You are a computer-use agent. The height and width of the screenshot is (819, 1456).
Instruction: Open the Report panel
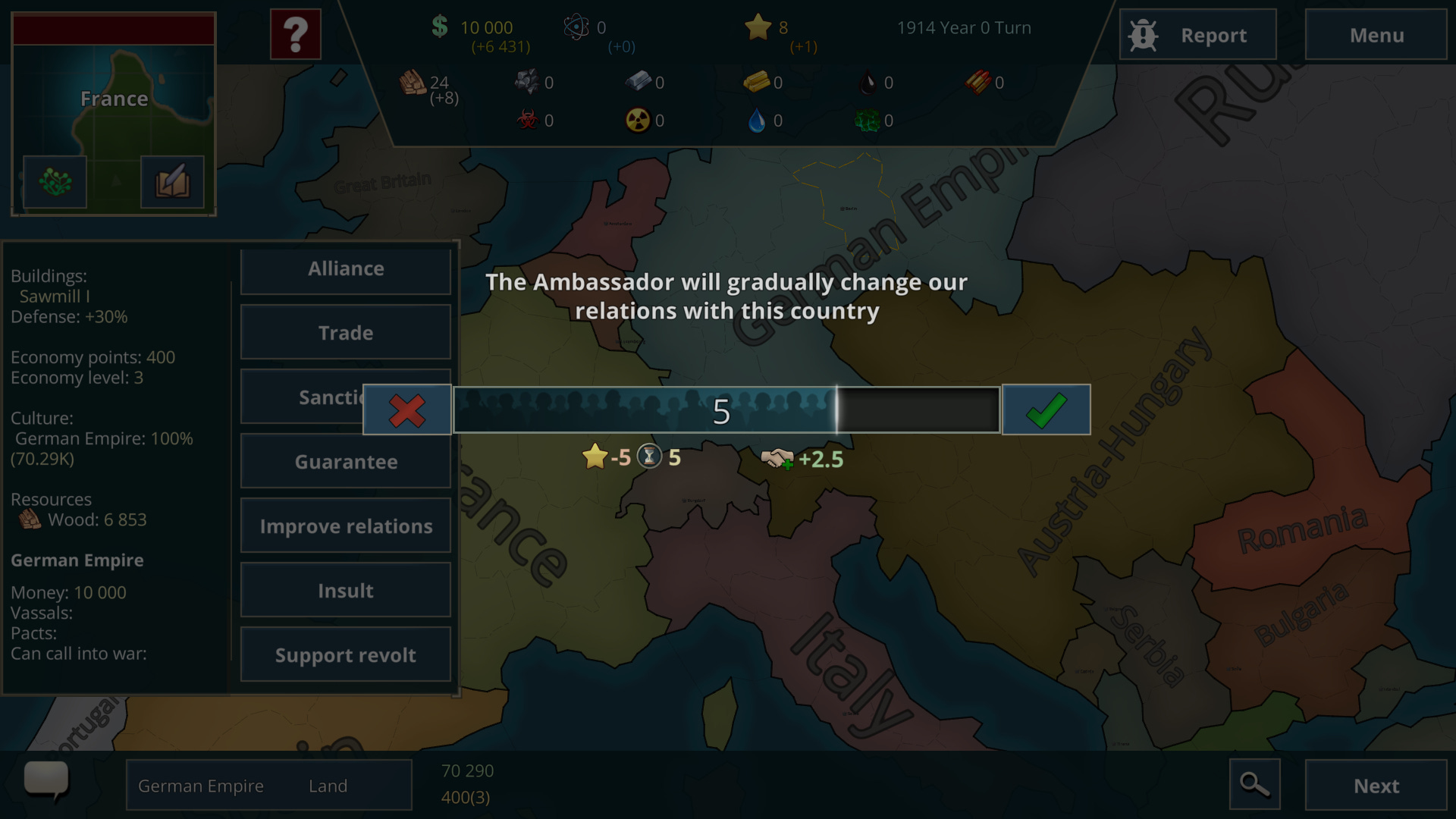point(1198,34)
